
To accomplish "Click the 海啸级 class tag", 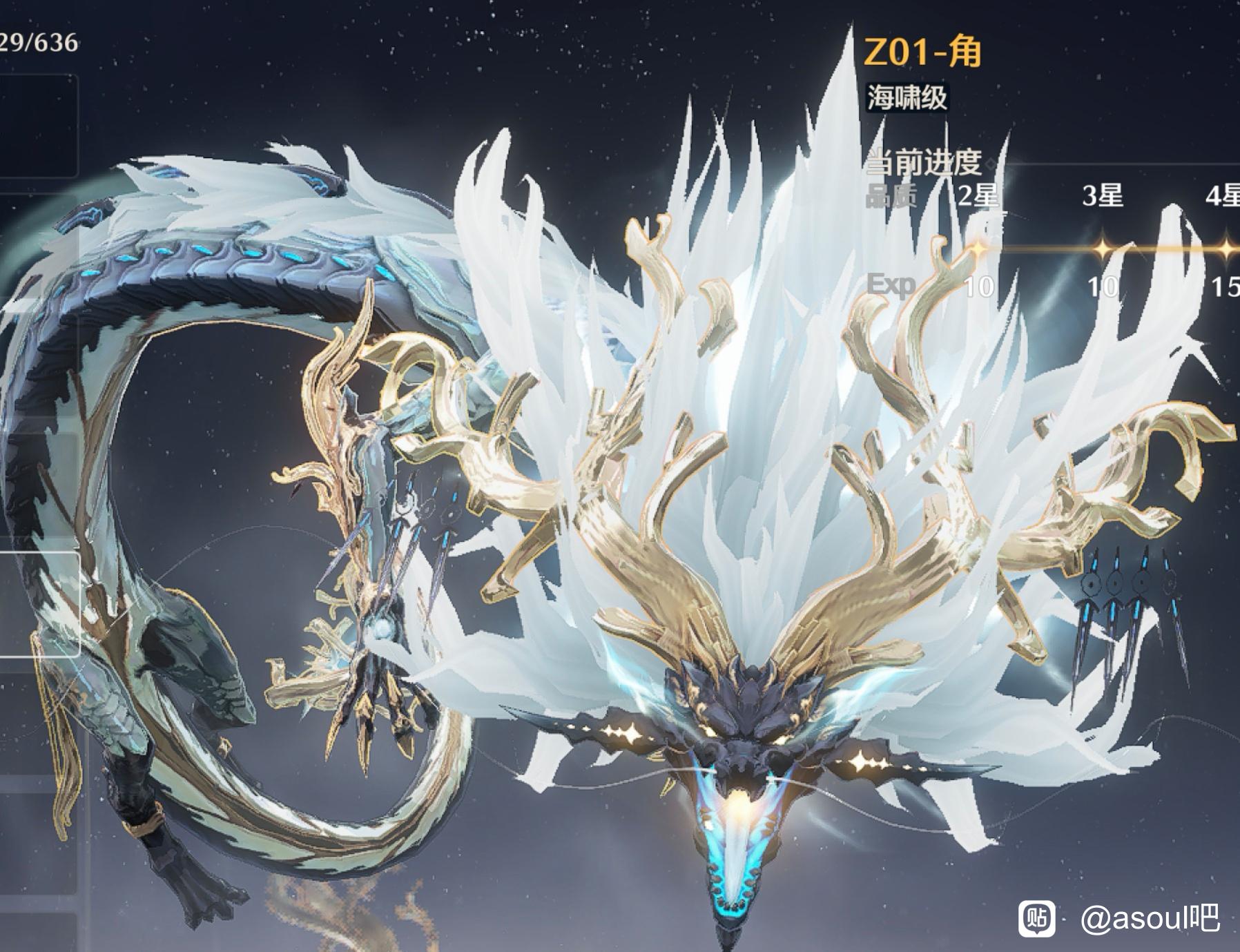I will tap(907, 97).
